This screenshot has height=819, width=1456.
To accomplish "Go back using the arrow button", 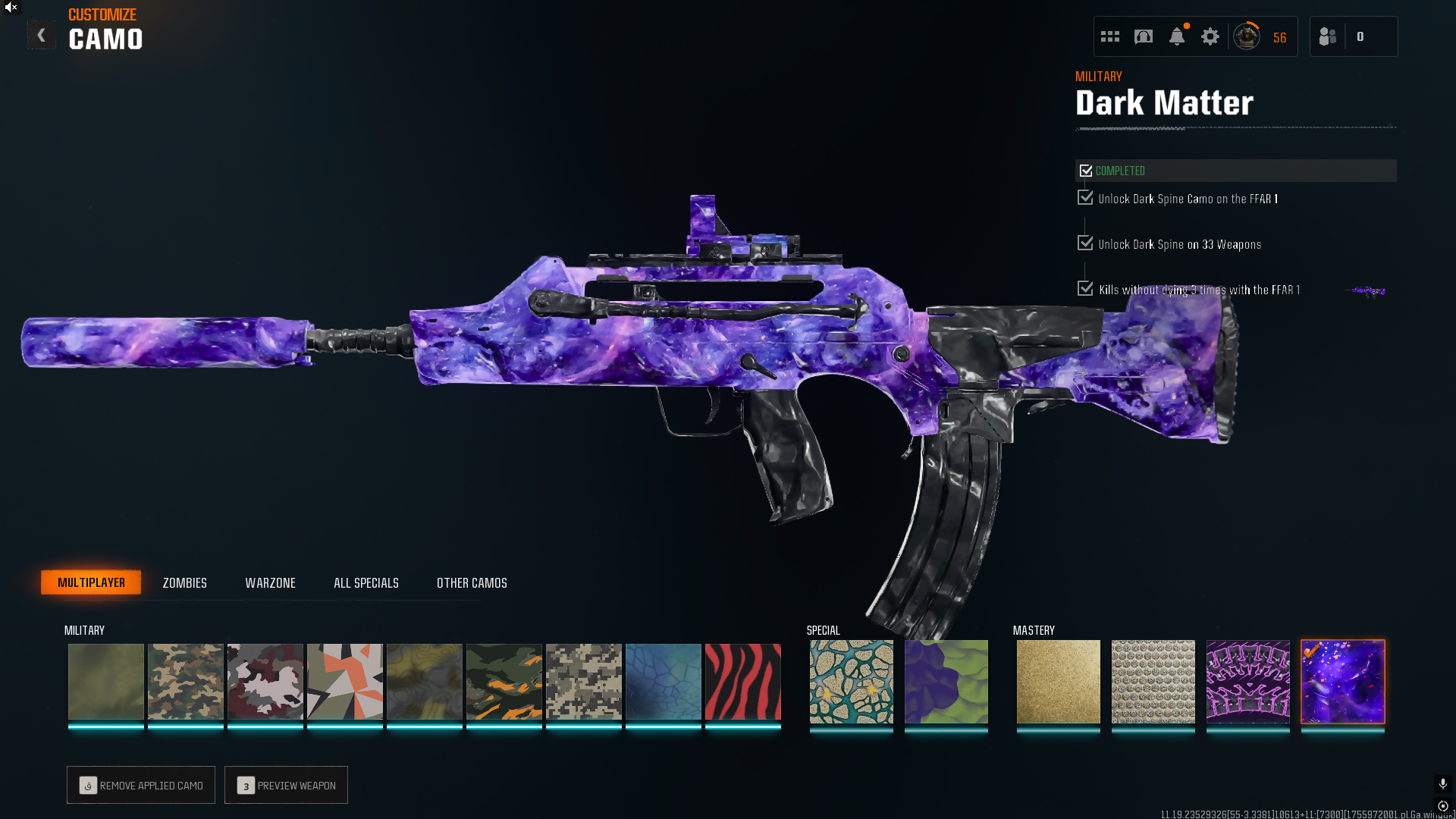I will pyautogui.click(x=41, y=36).
